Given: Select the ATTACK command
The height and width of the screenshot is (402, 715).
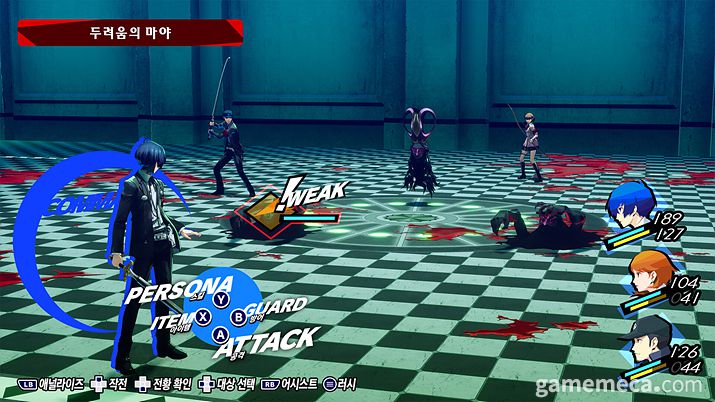Looking at the screenshot, I should 276,340.
